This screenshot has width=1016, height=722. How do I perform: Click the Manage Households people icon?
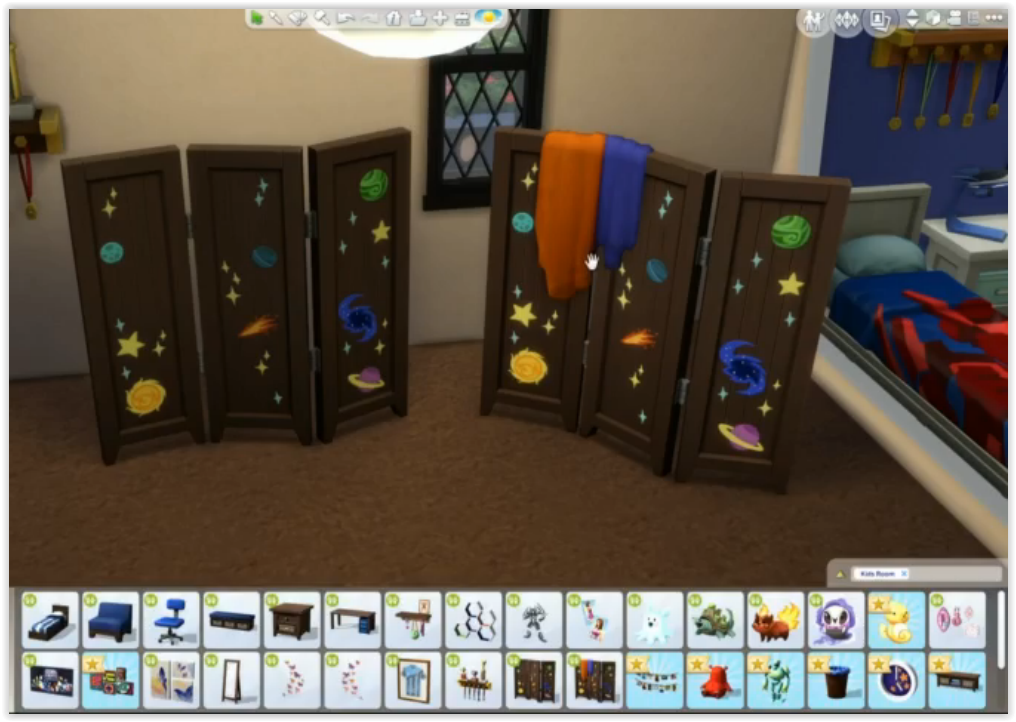point(813,20)
